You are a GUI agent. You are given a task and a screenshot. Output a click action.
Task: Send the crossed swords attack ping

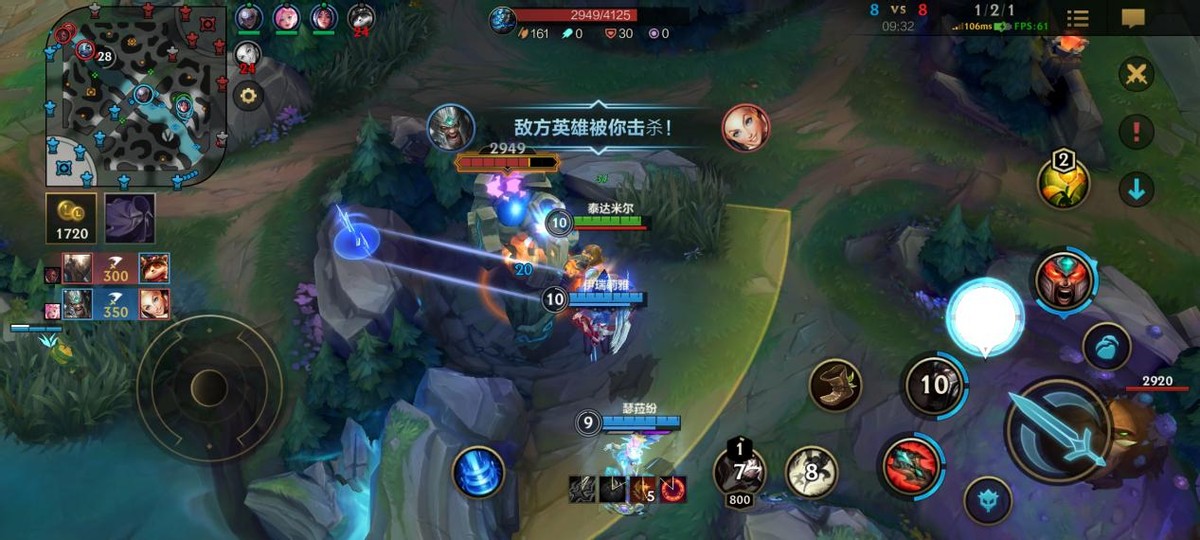(x=1136, y=74)
